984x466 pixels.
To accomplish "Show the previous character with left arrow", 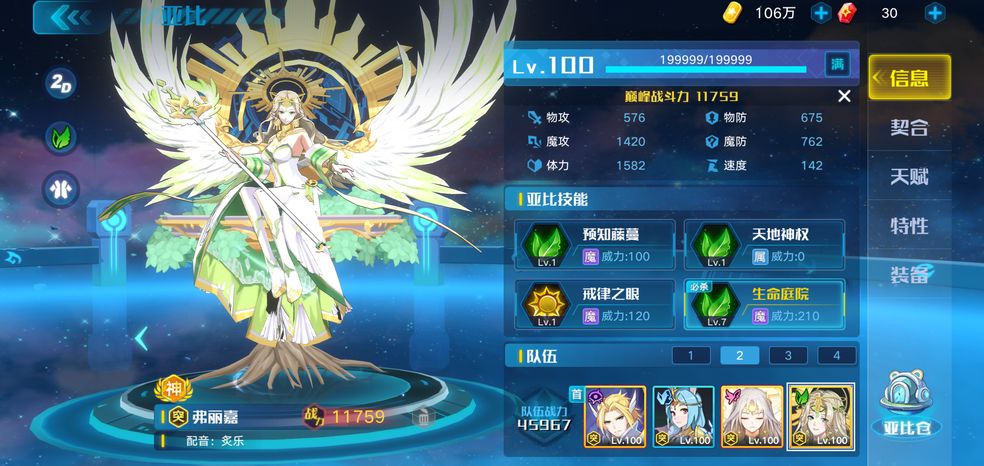I will [x=141, y=339].
